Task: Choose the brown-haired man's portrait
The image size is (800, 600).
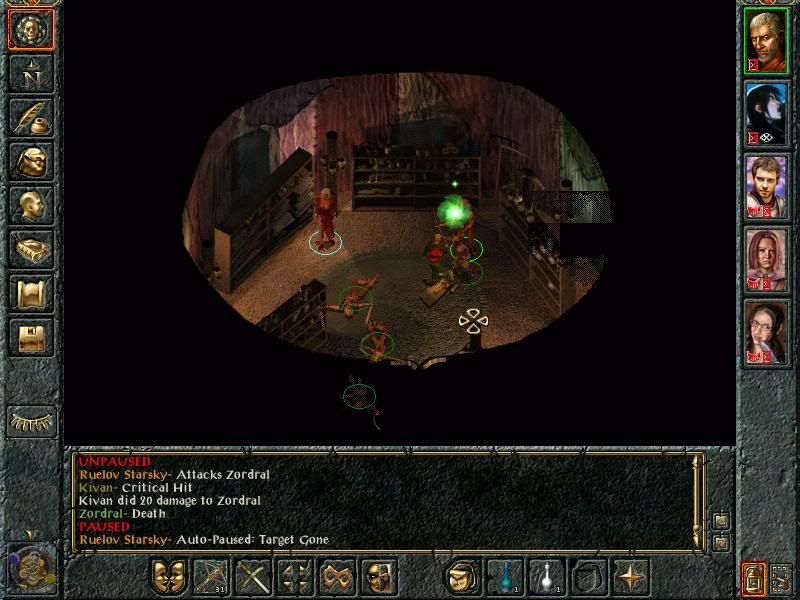Action: click(x=767, y=187)
